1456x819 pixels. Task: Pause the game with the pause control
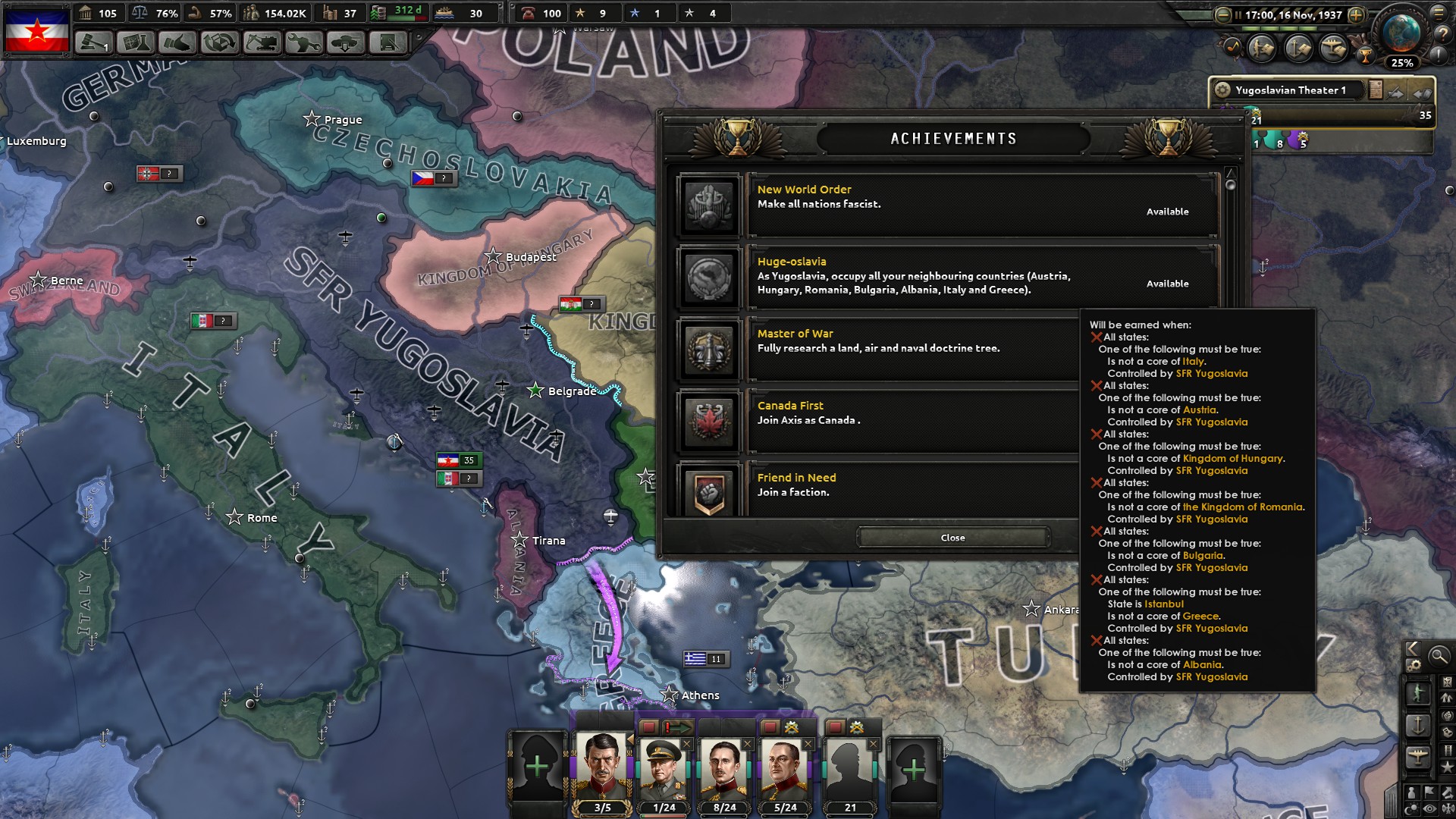click(x=1238, y=14)
